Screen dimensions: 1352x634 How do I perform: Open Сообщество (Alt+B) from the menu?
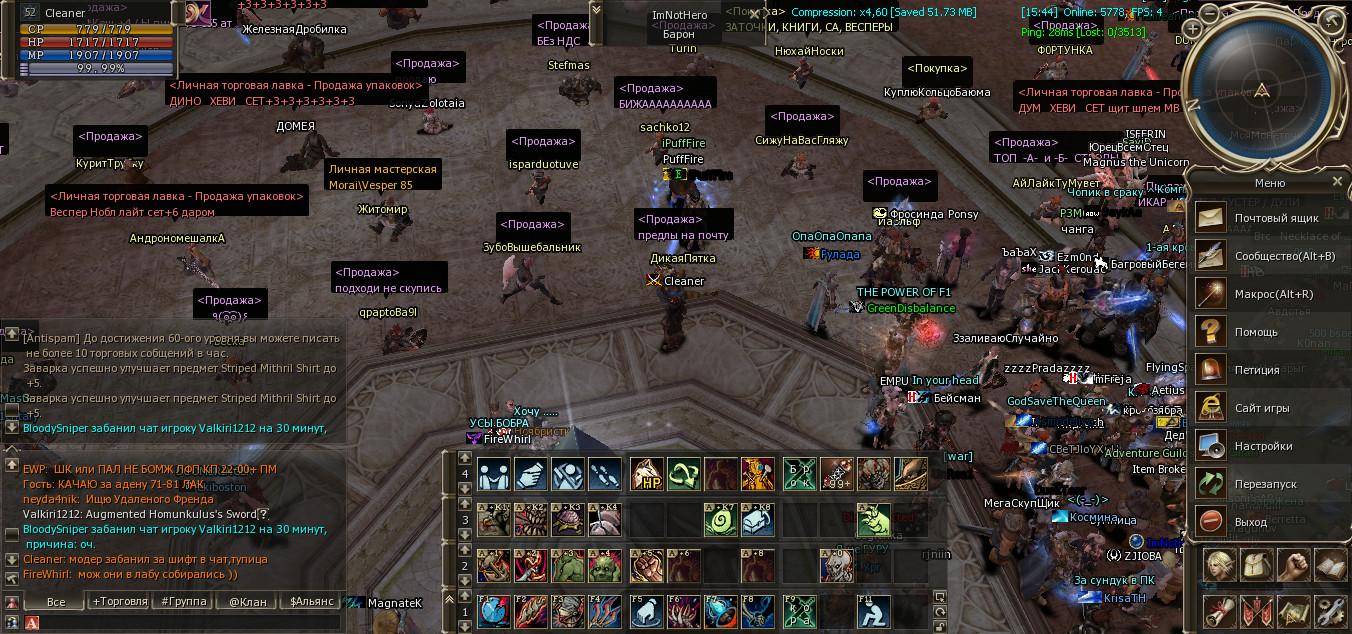point(1212,255)
